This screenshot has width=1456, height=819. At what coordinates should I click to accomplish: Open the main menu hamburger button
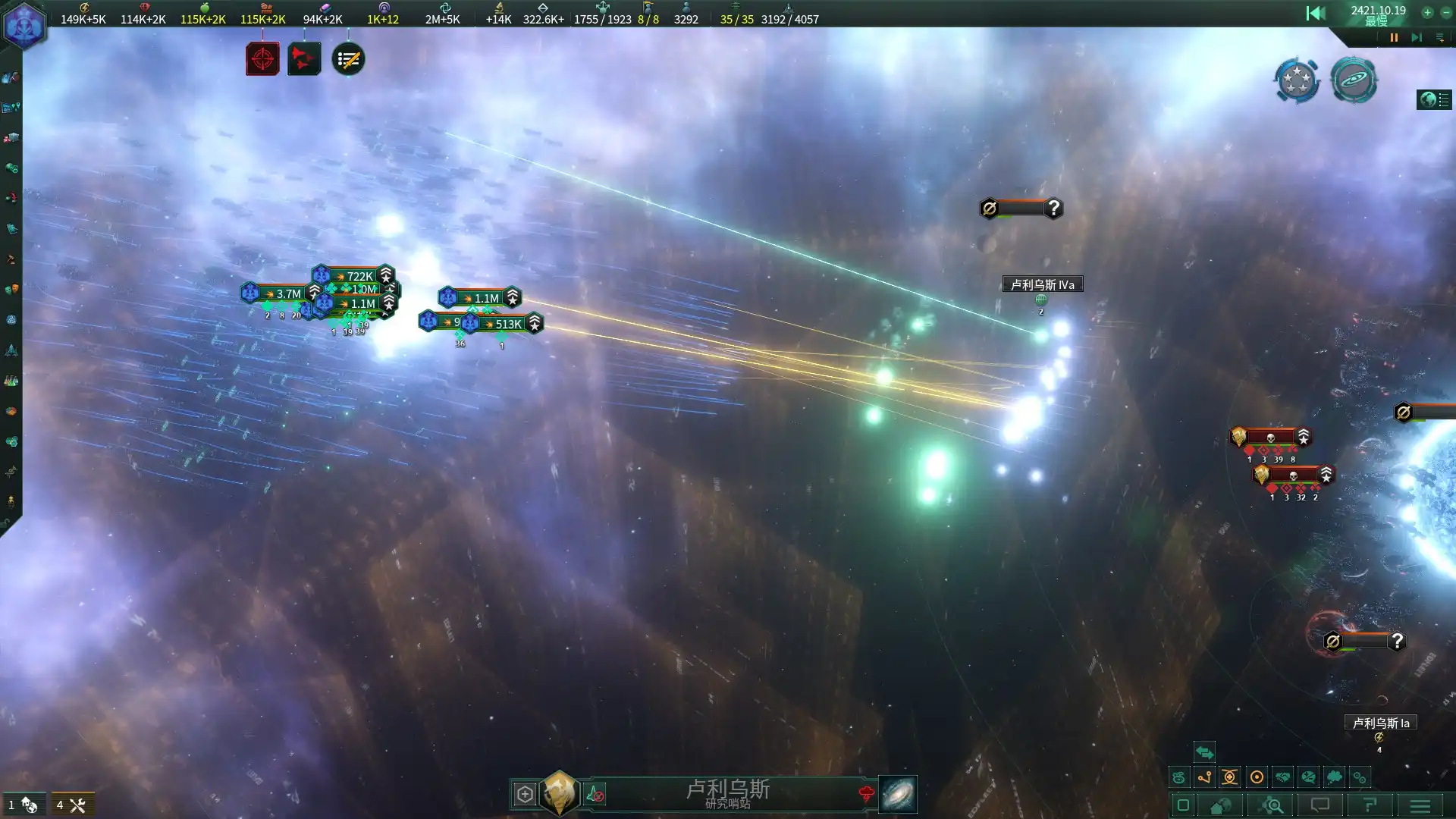pos(1420,805)
